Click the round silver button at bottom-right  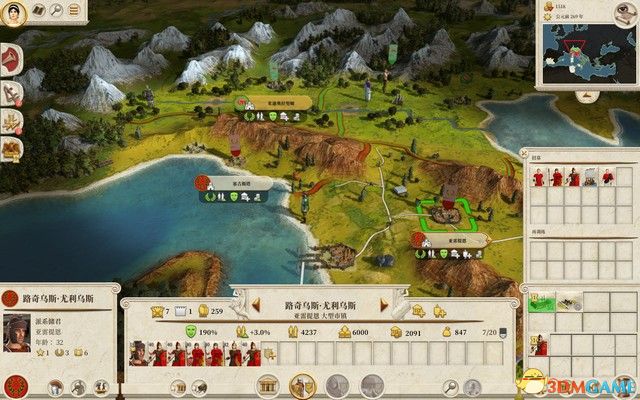tap(624, 387)
